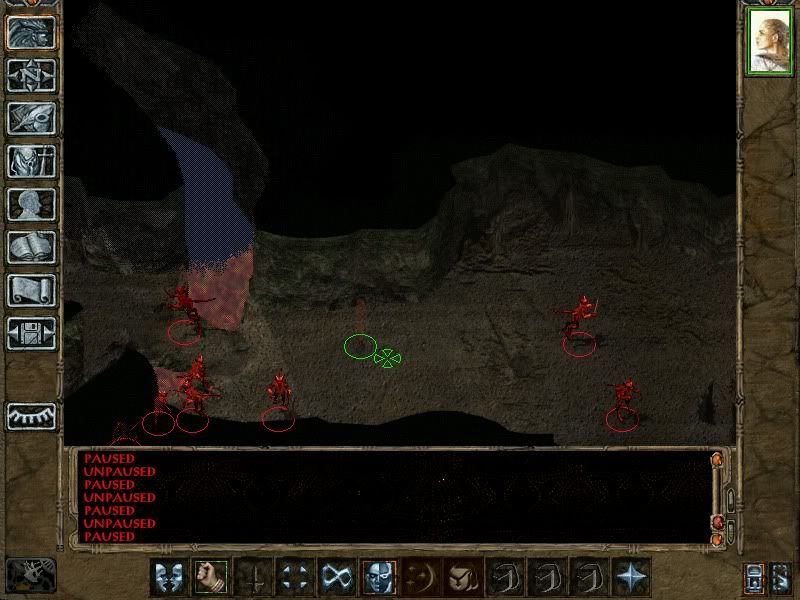This screenshot has height=600, width=800.
Task: Open the inventory screen from the sidebar
Action: tap(31, 161)
